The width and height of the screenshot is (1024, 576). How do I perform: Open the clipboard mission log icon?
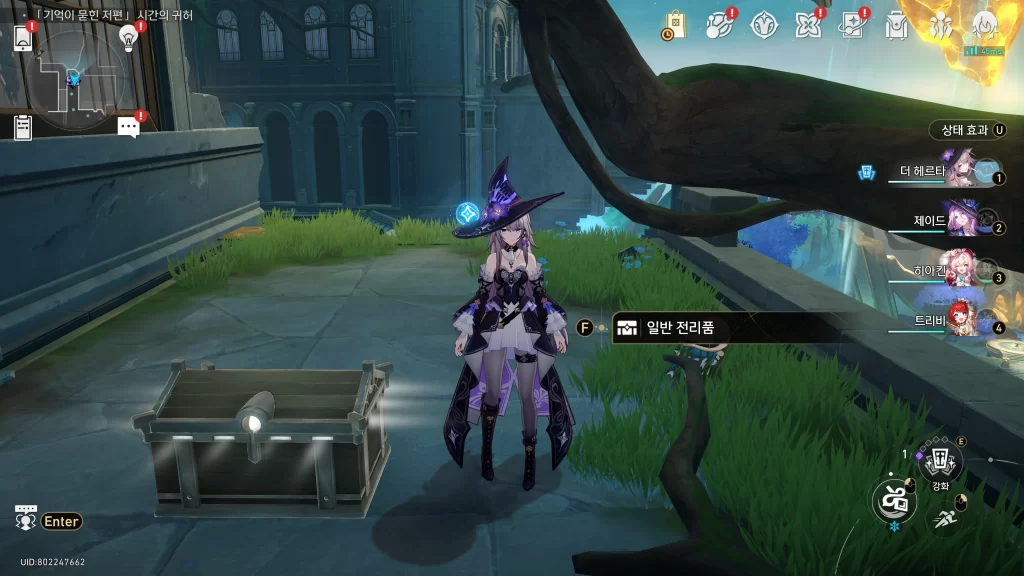point(23,127)
